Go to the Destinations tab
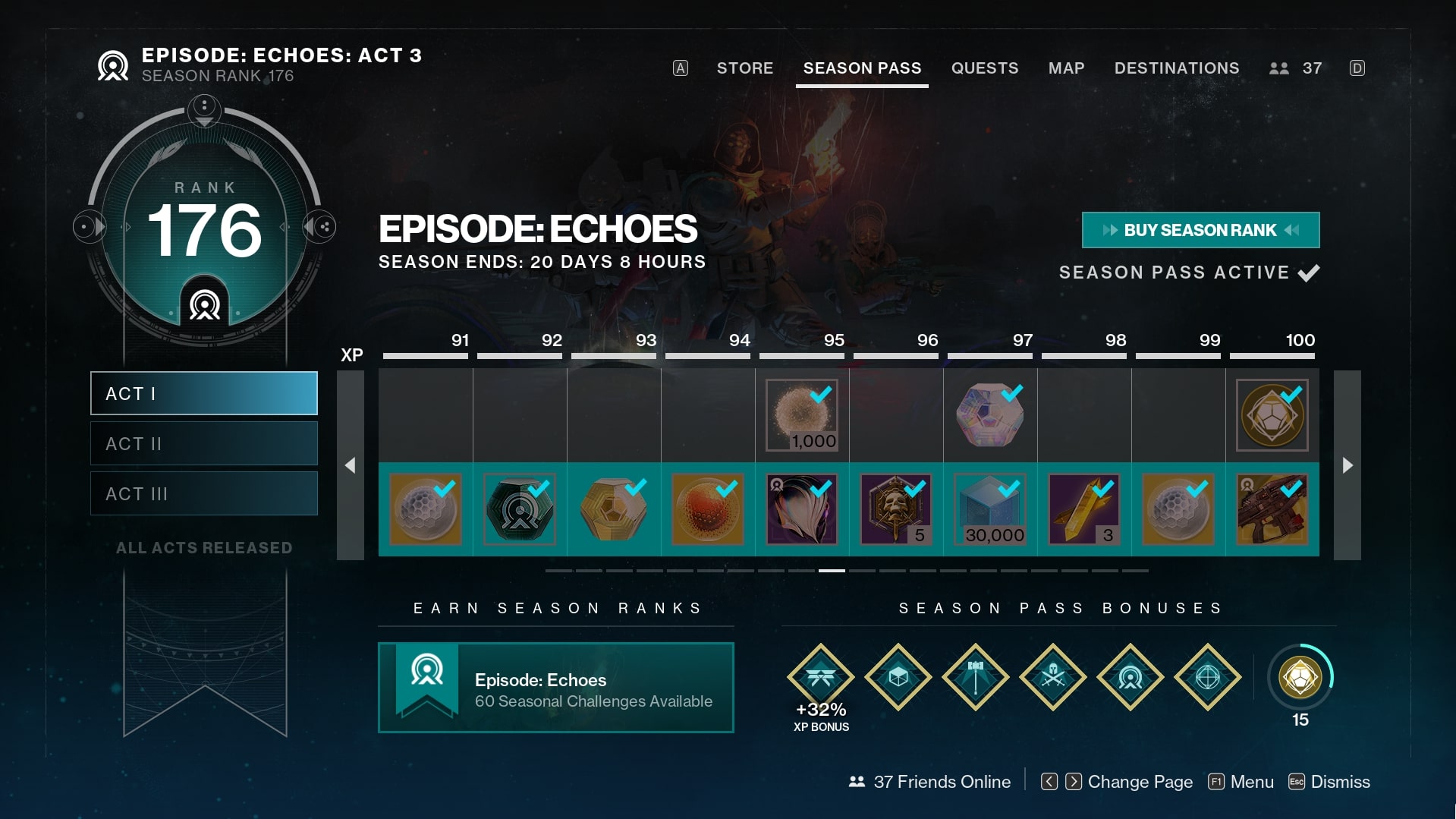The image size is (1456, 819). click(1176, 68)
